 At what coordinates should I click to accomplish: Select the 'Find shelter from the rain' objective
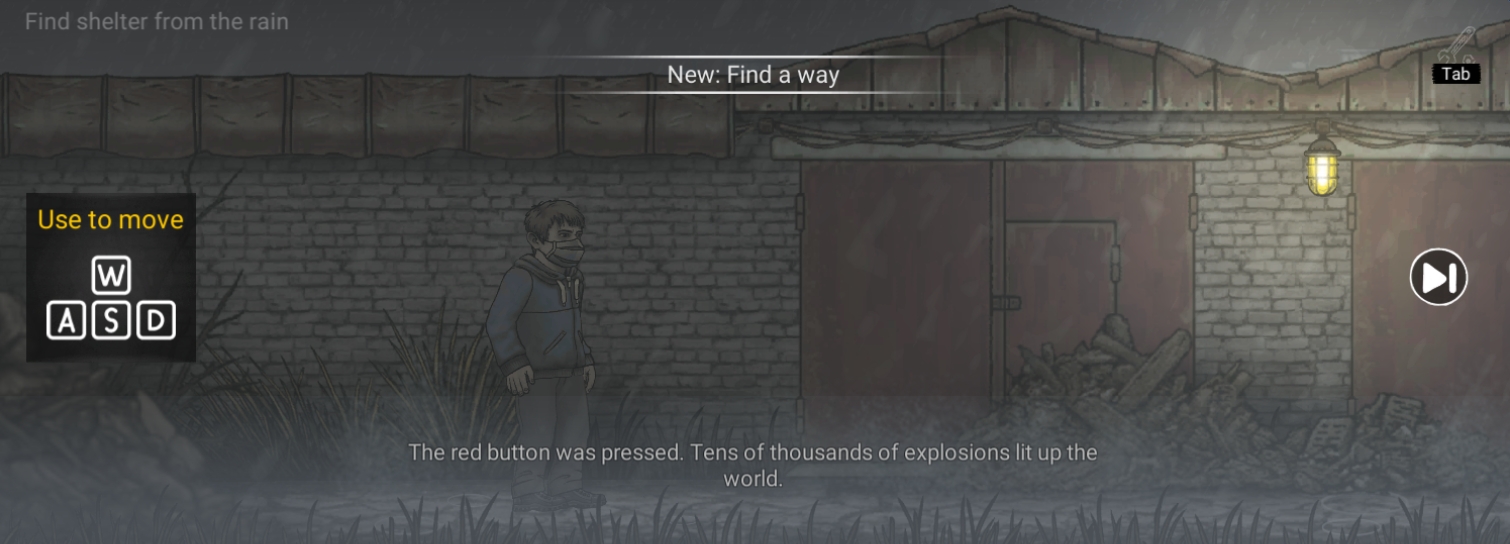(157, 21)
